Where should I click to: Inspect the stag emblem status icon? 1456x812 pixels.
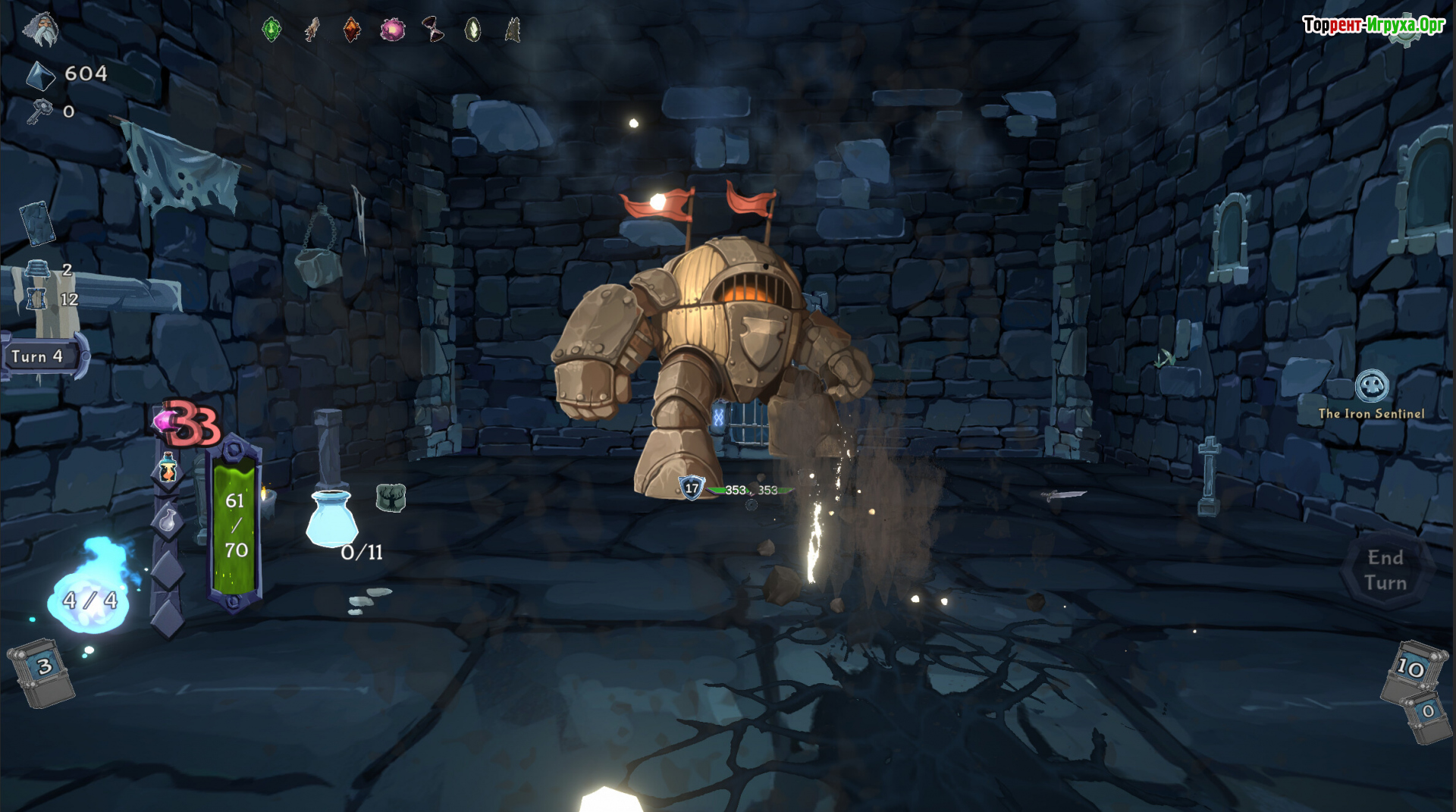(391, 497)
